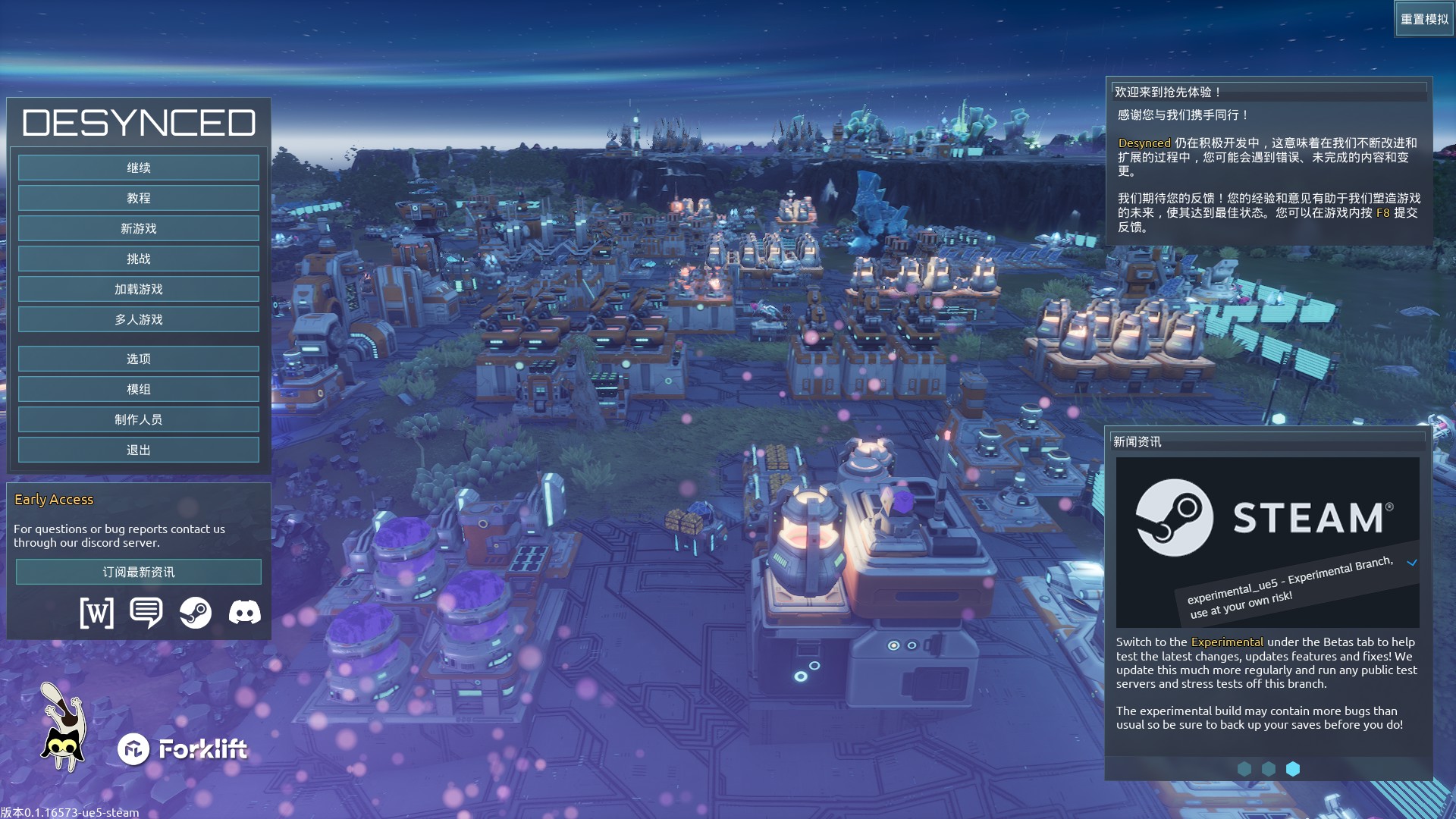Open the 选项 options menu
Viewport: 1456px width, 819px height.
(x=139, y=359)
